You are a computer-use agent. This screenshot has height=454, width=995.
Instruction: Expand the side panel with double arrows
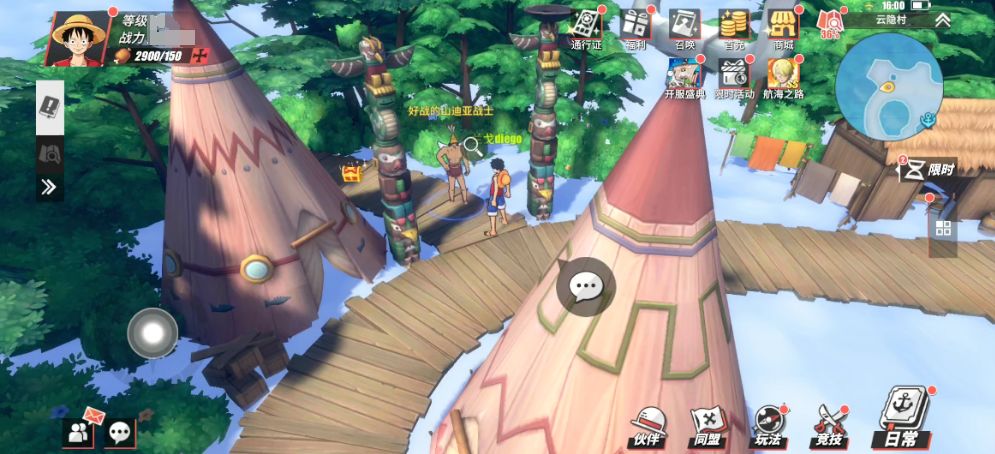49,186
